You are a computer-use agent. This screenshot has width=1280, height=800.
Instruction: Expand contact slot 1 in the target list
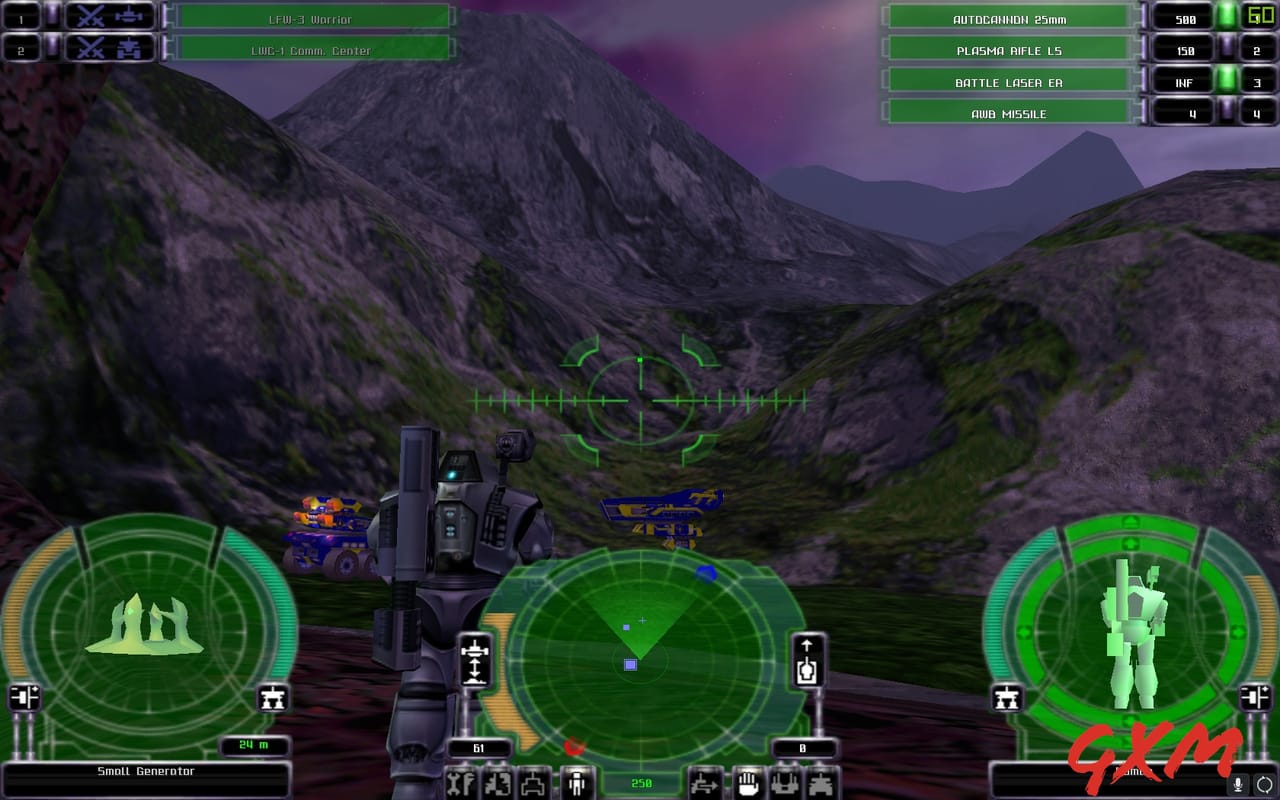[22, 16]
